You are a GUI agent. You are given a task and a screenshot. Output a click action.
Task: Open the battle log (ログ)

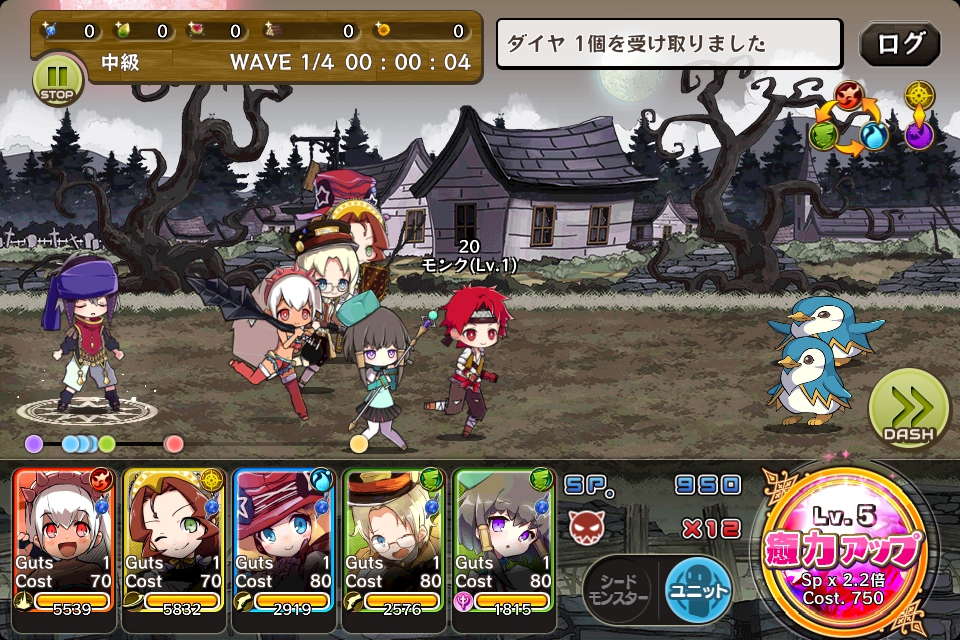899,44
